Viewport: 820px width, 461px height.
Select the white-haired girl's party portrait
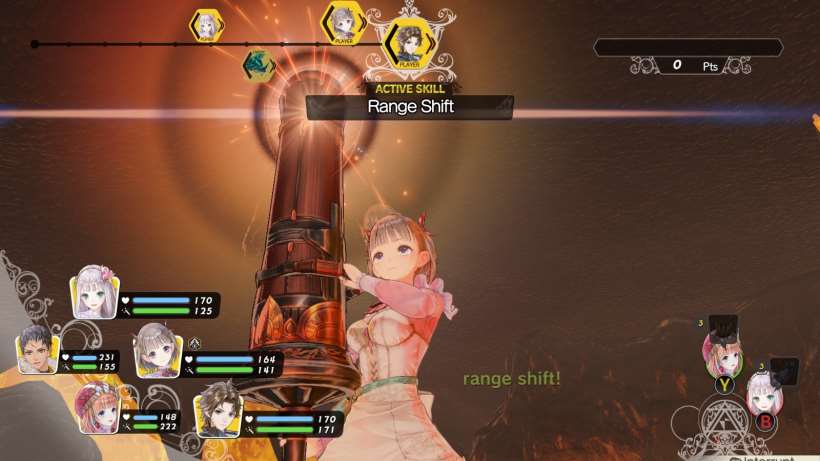(x=95, y=293)
